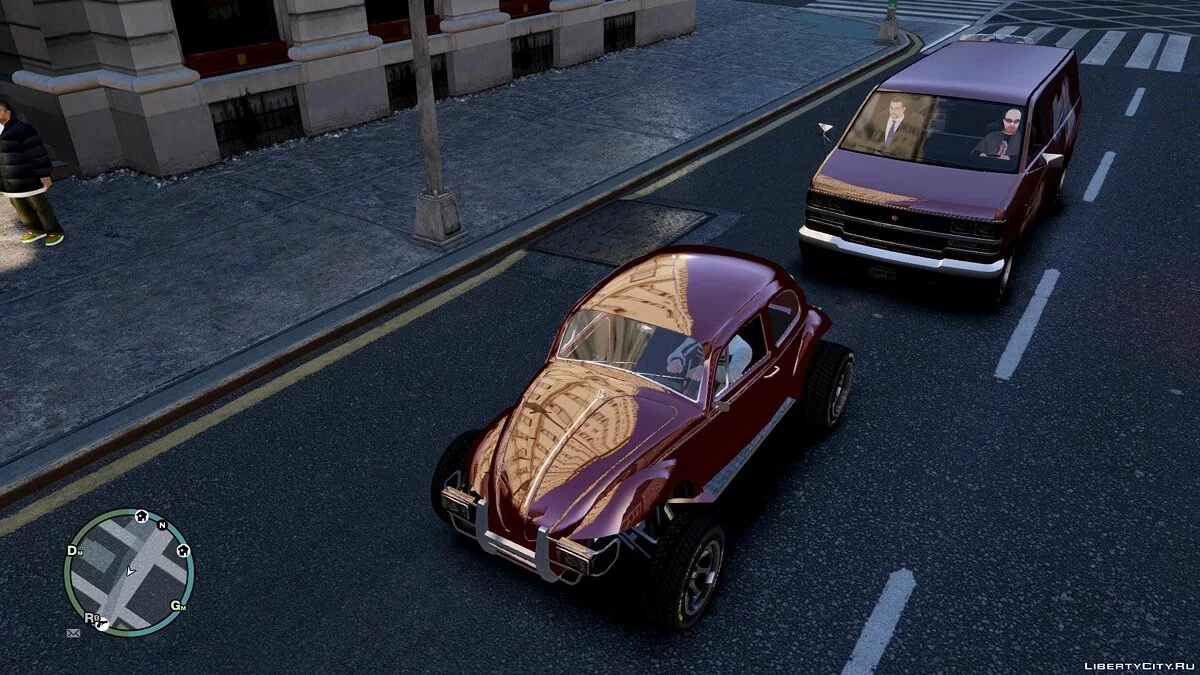Click the player arrow on the radar

click(x=129, y=571)
